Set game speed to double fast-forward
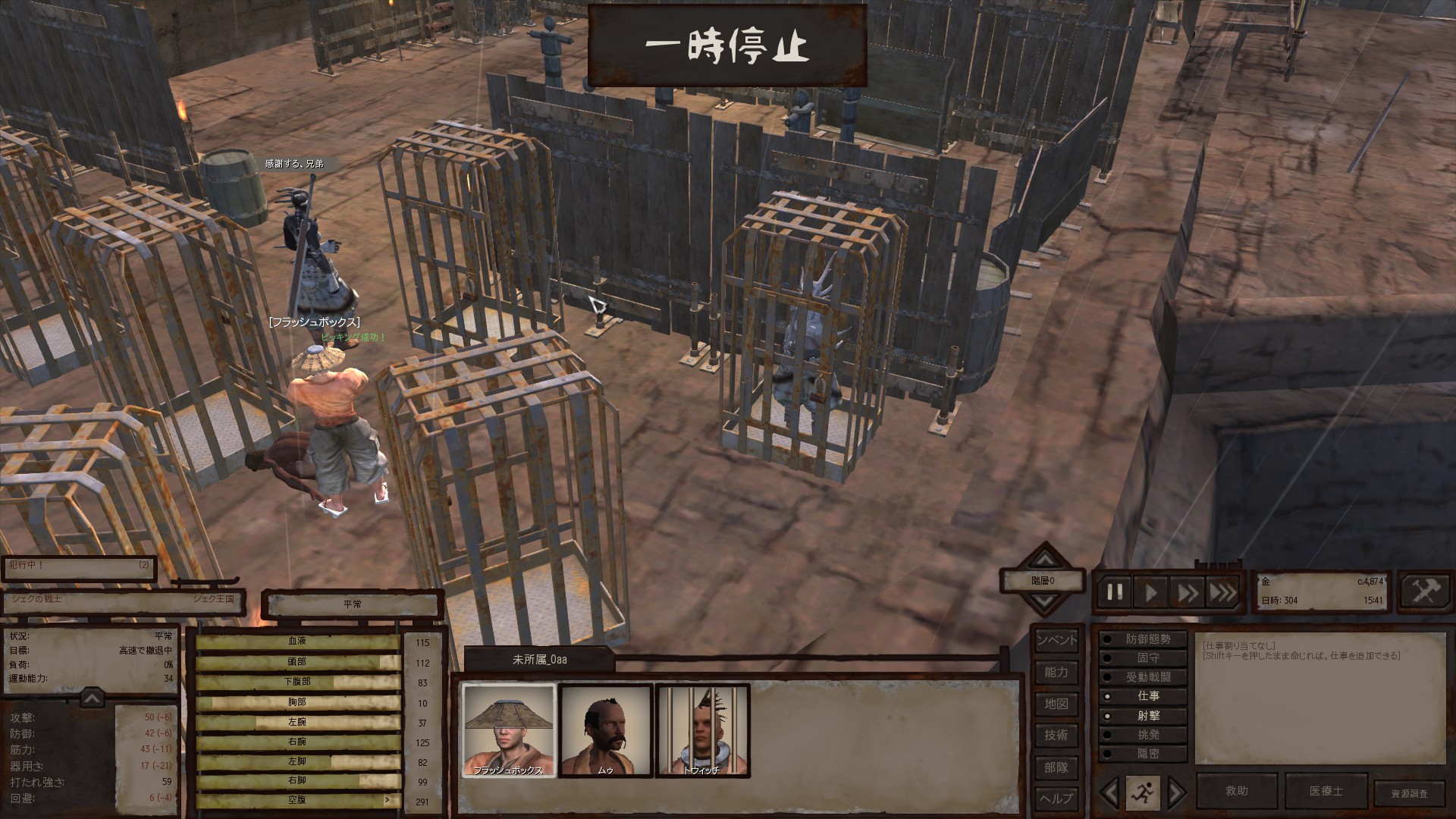1456x819 pixels. coord(1187,592)
